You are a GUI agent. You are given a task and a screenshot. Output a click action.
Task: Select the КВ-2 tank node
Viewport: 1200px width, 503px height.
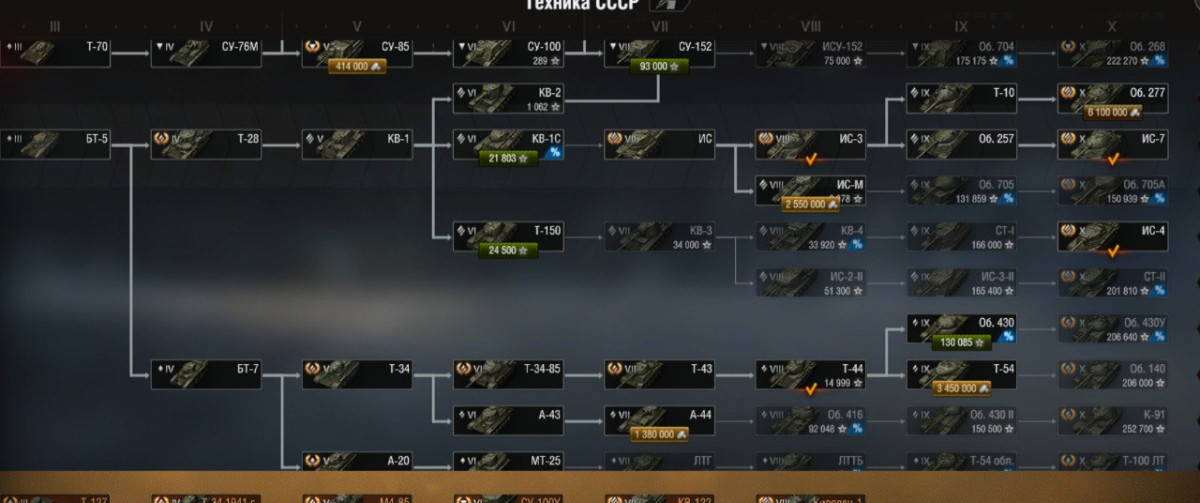(x=509, y=93)
